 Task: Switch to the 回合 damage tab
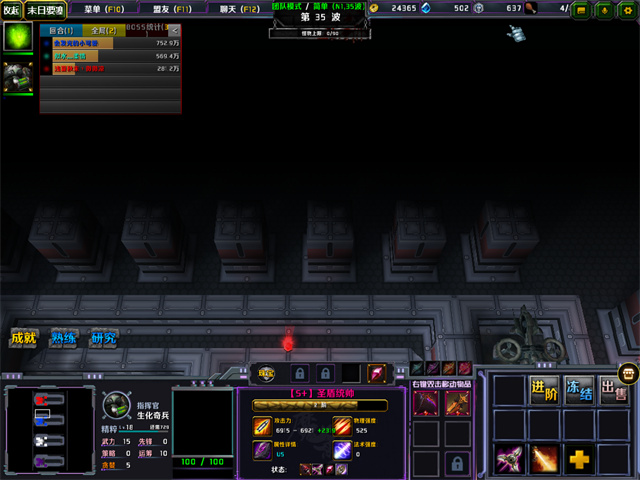coord(61,31)
